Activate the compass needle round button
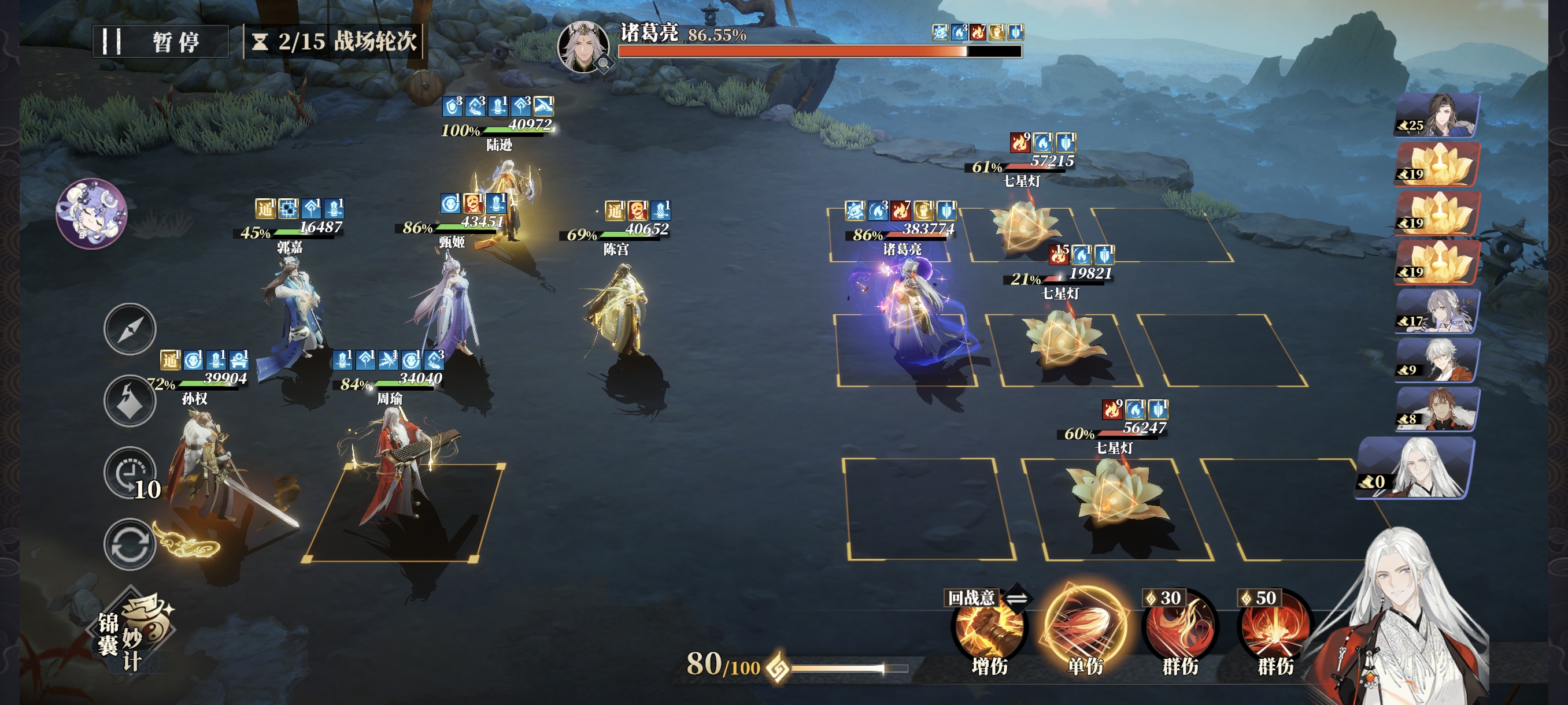The width and height of the screenshot is (1568, 705). pos(130,329)
